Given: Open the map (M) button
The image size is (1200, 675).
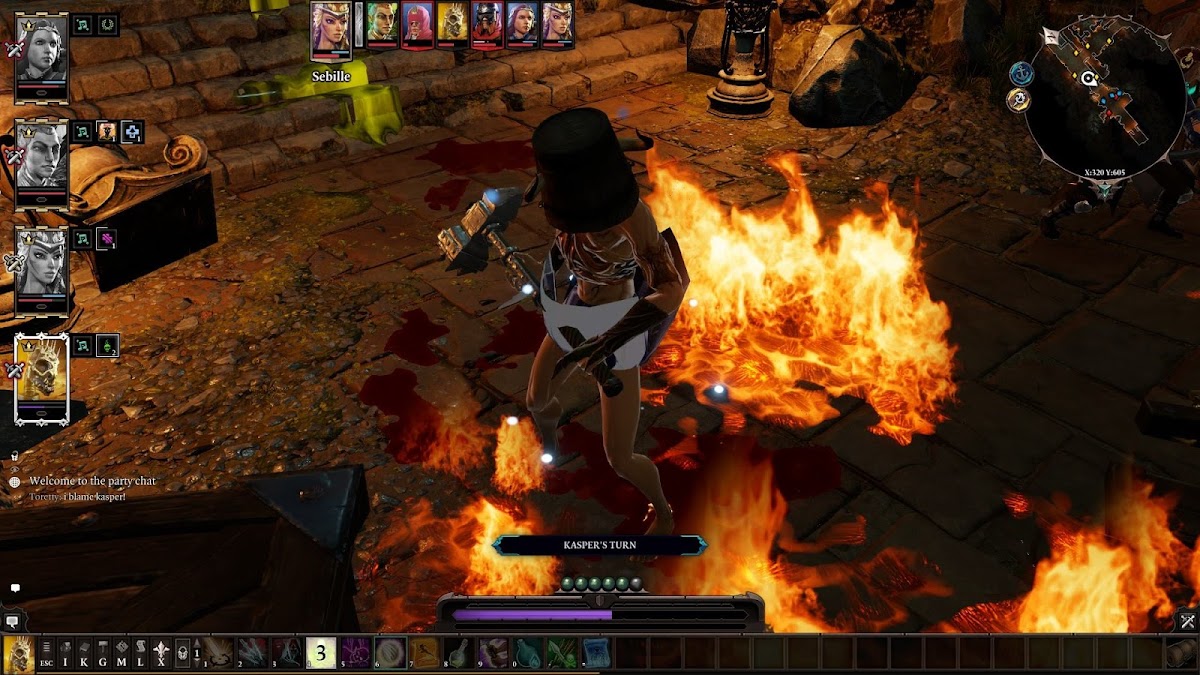Looking at the screenshot, I should (x=122, y=652).
